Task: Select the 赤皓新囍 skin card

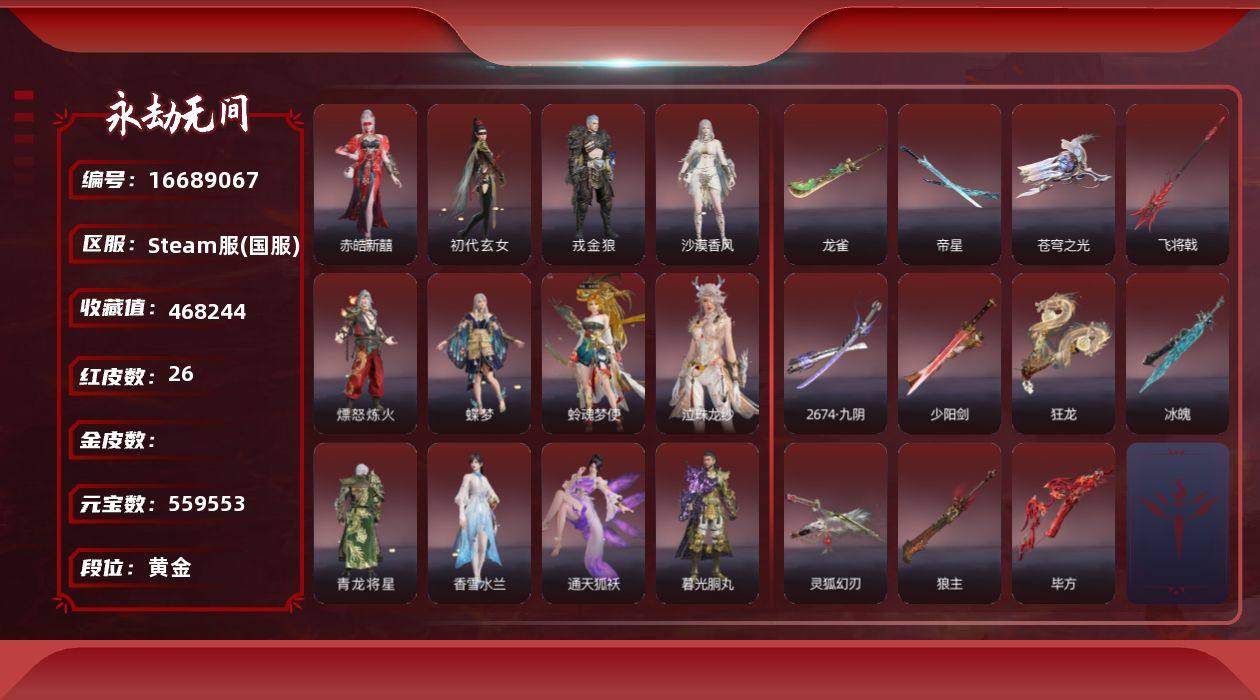Action: pyautogui.click(x=365, y=184)
